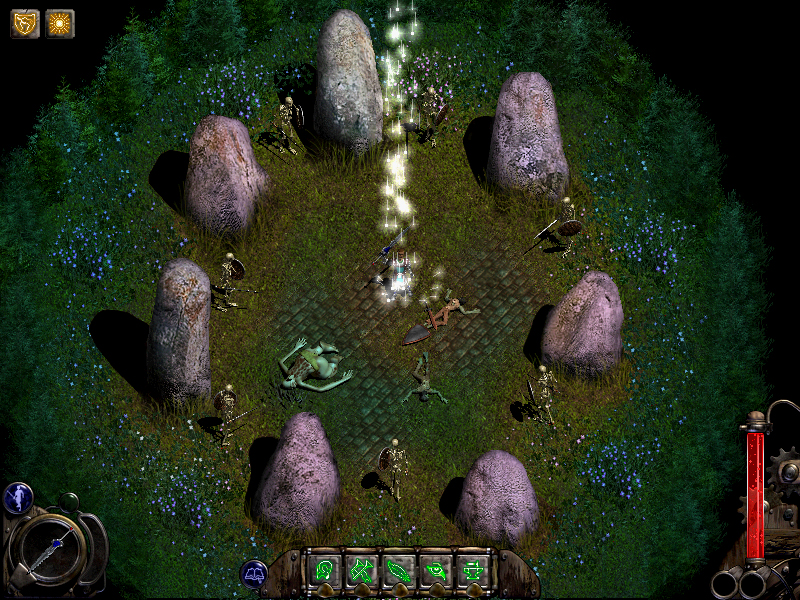Activate the green hammer quick slot
Image resolution: width=800 pixels, height=600 pixels.
pos(360,571)
